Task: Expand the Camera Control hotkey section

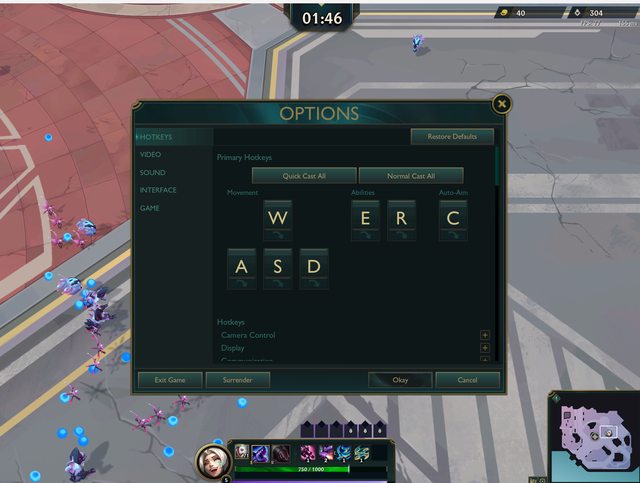Action: pyautogui.click(x=485, y=335)
